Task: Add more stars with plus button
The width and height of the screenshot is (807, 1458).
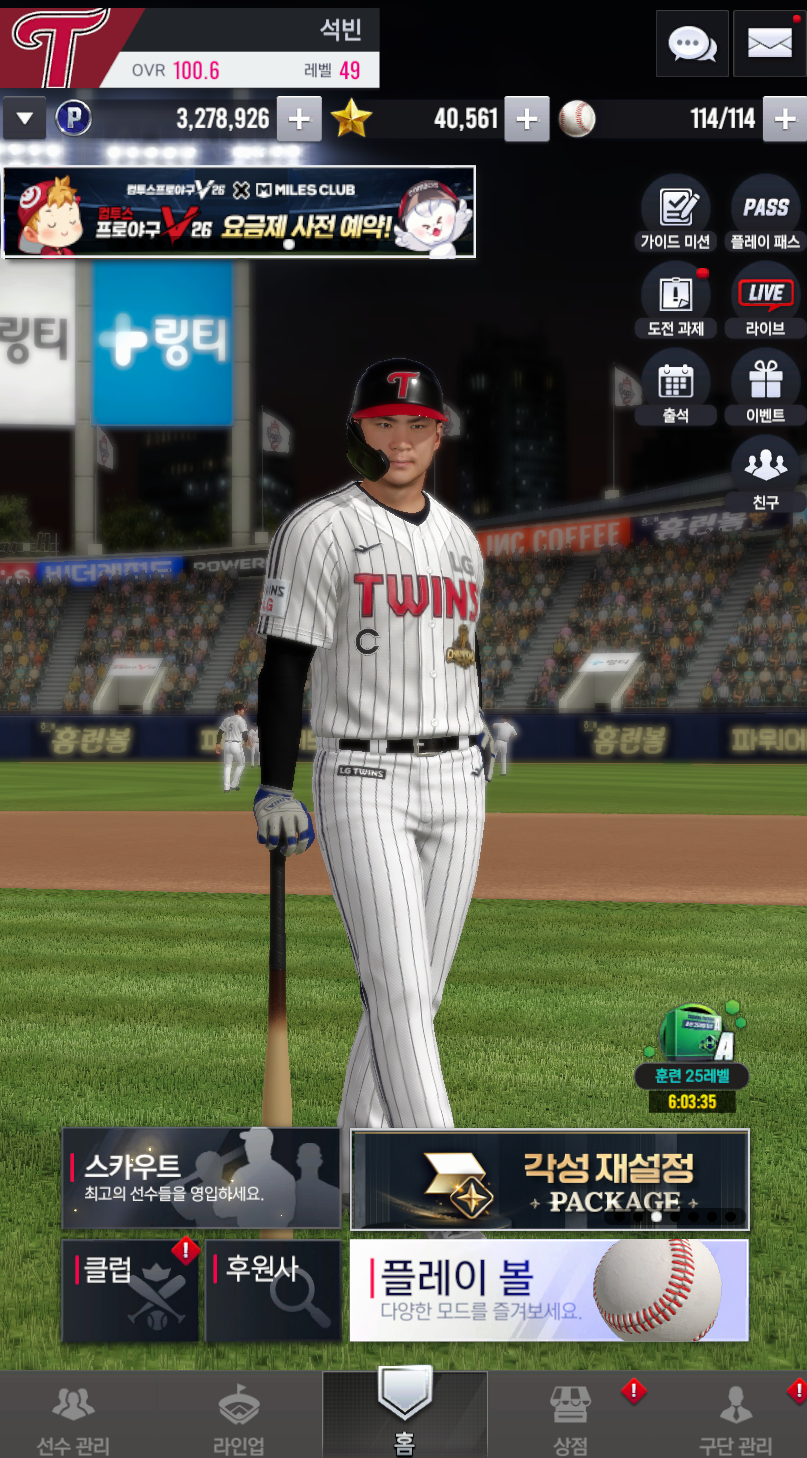Action: pyautogui.click(x=526, y=120)
